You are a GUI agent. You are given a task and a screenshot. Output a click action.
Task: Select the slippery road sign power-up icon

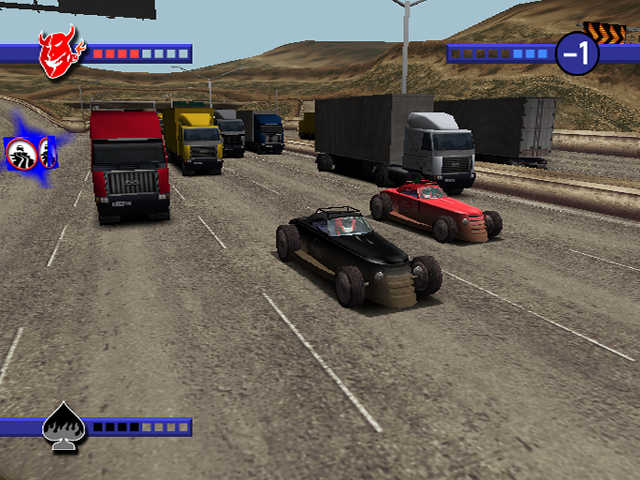pyautogui.click(x=21, y=152)
